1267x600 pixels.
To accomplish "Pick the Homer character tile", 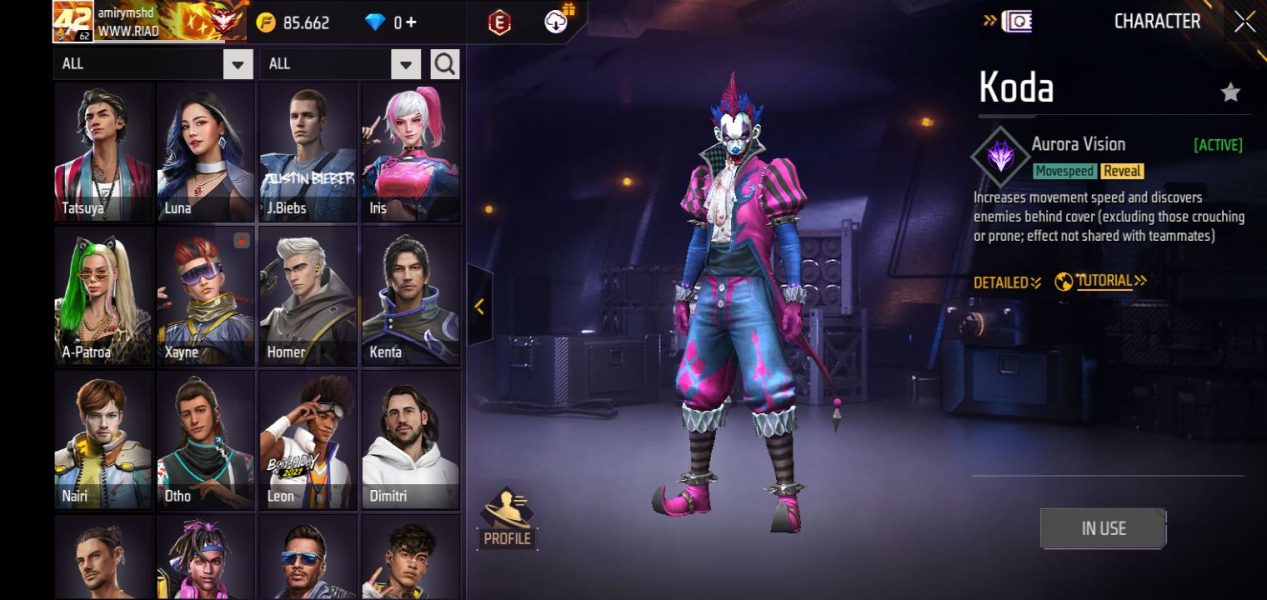I will pos(308,296).
